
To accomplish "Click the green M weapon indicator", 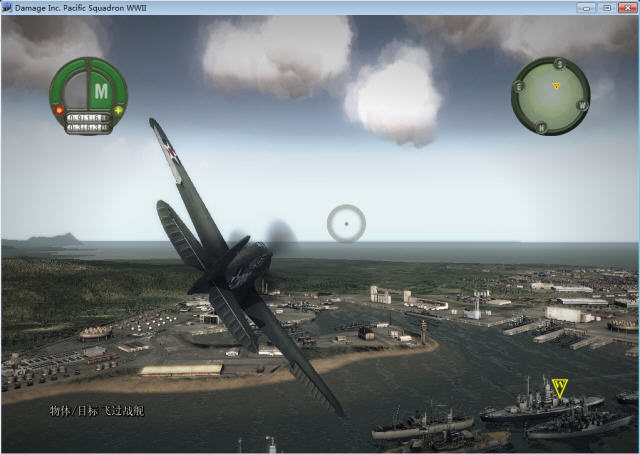I will (x=101, y=90).
